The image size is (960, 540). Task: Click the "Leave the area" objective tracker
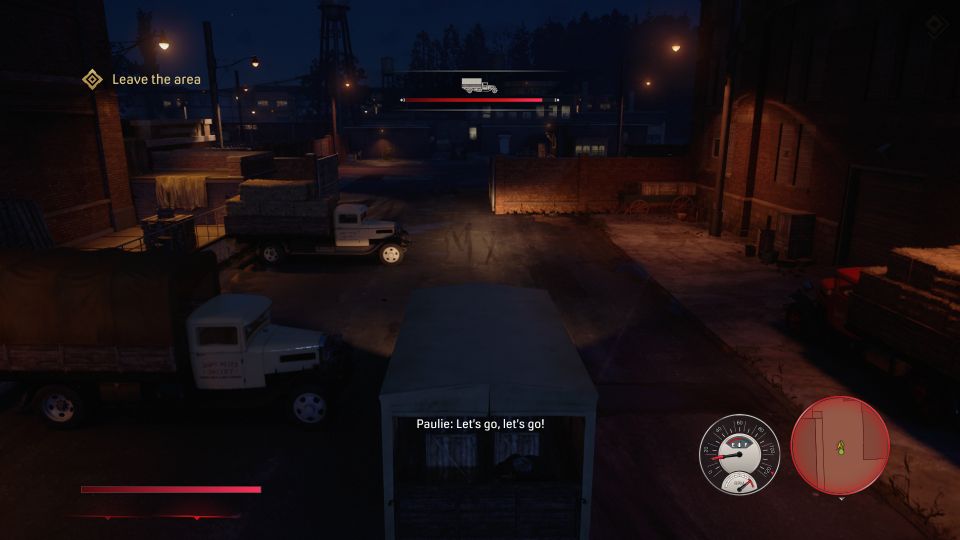(155, 79)
